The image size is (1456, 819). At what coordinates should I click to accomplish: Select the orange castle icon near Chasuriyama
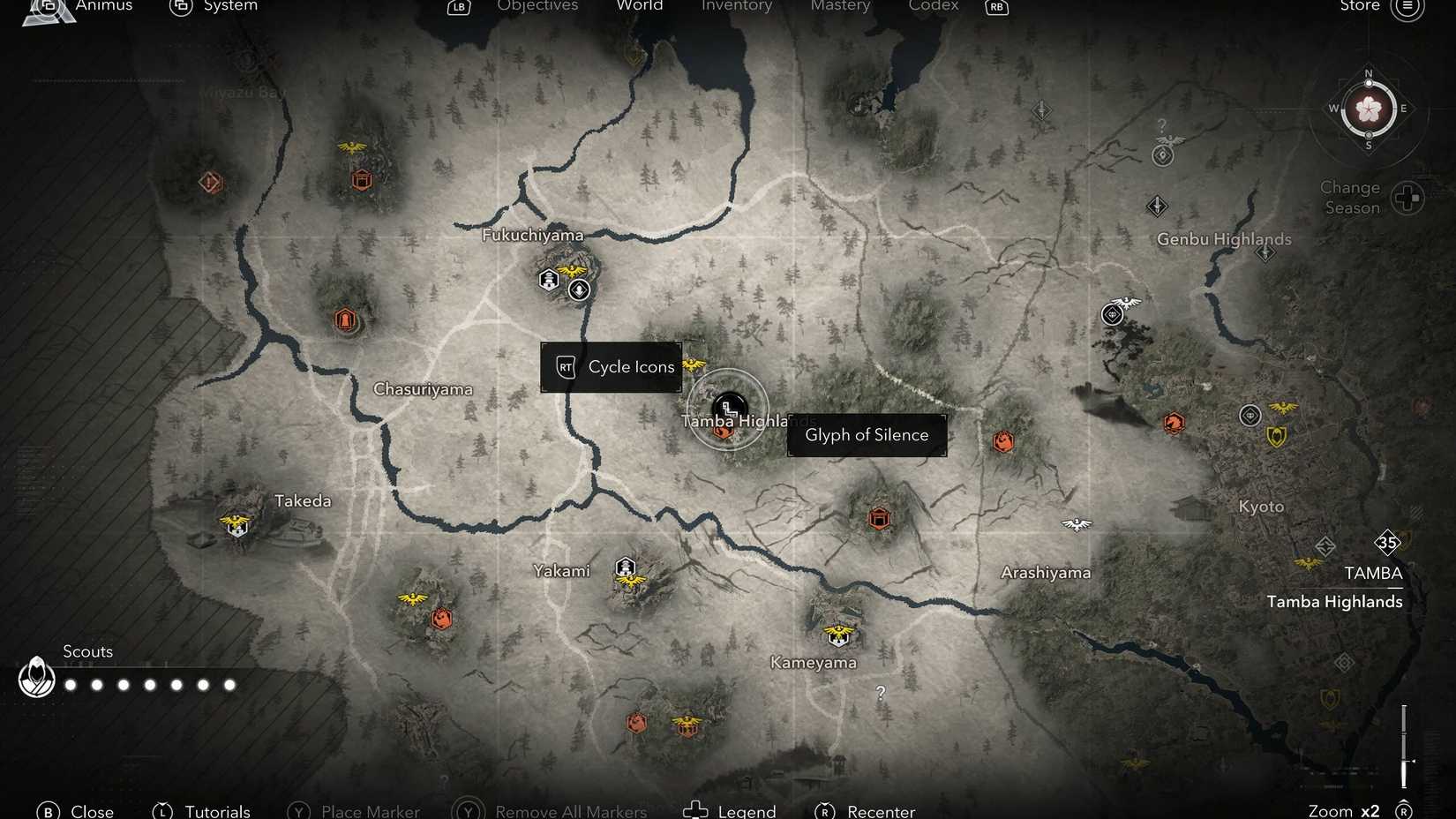tap(345, 319)
